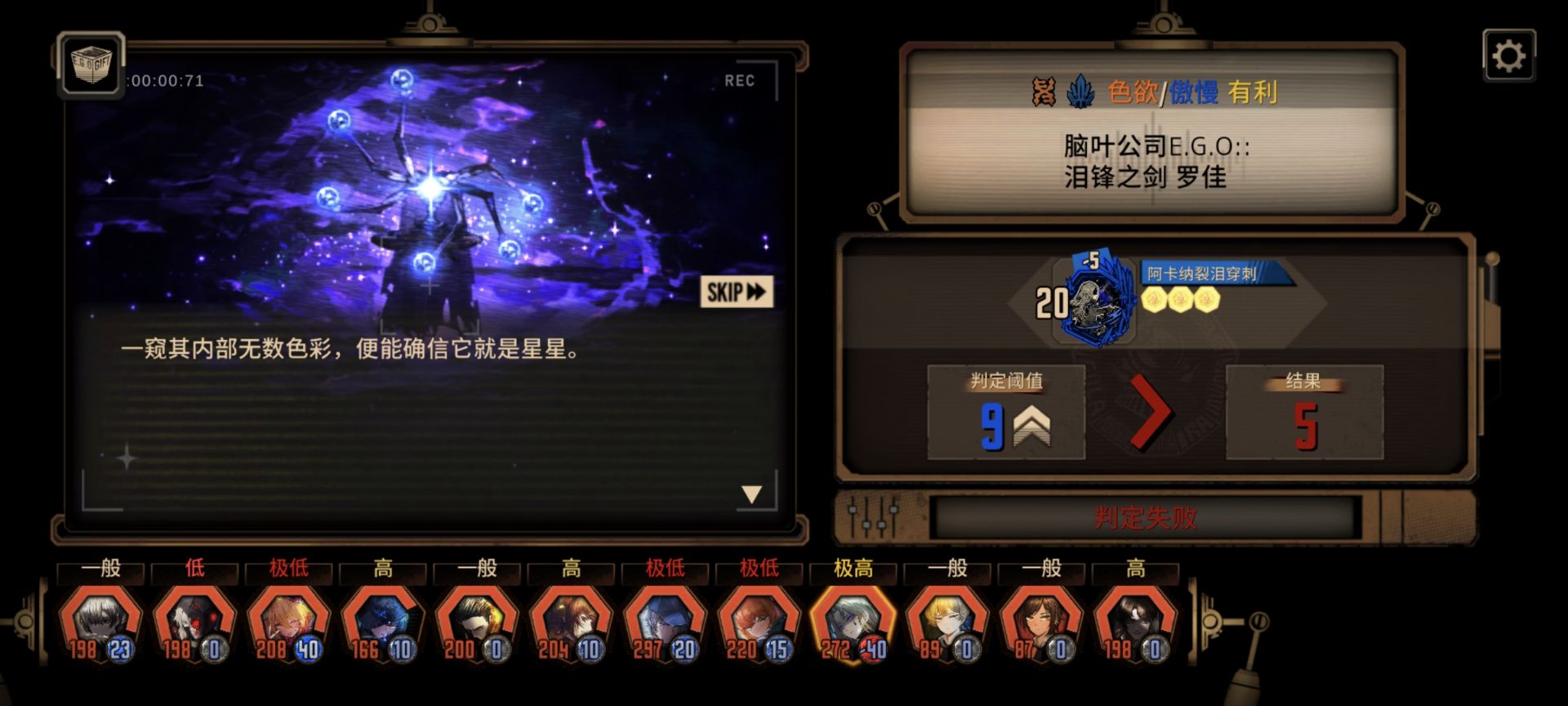Click the REC recording indicator
Image resolution: width=1568 pixels, height=706 pixels.
pyautogui.click(x=739, y=79)
